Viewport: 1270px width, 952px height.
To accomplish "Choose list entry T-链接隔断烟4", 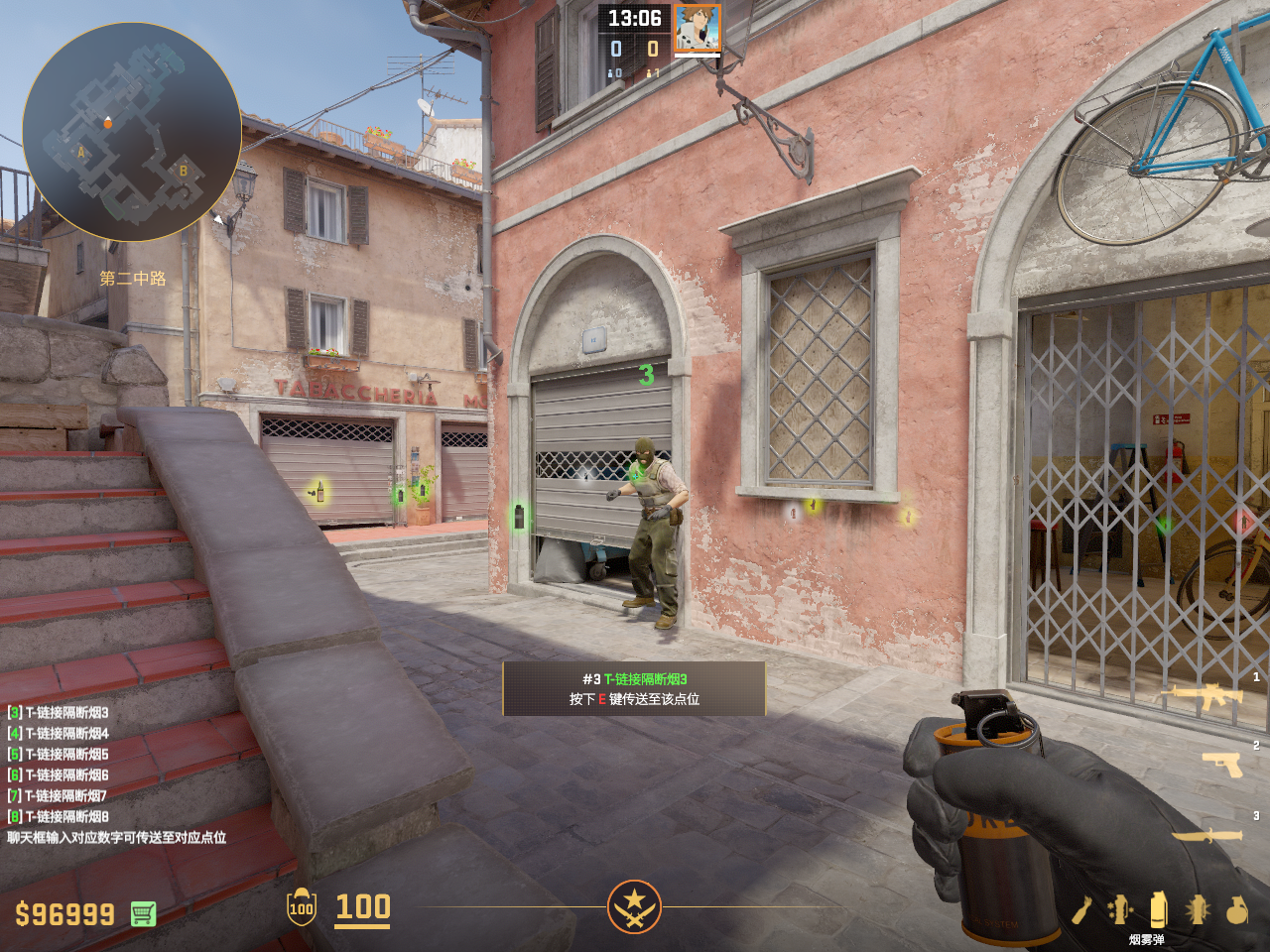I will [59, 733].
